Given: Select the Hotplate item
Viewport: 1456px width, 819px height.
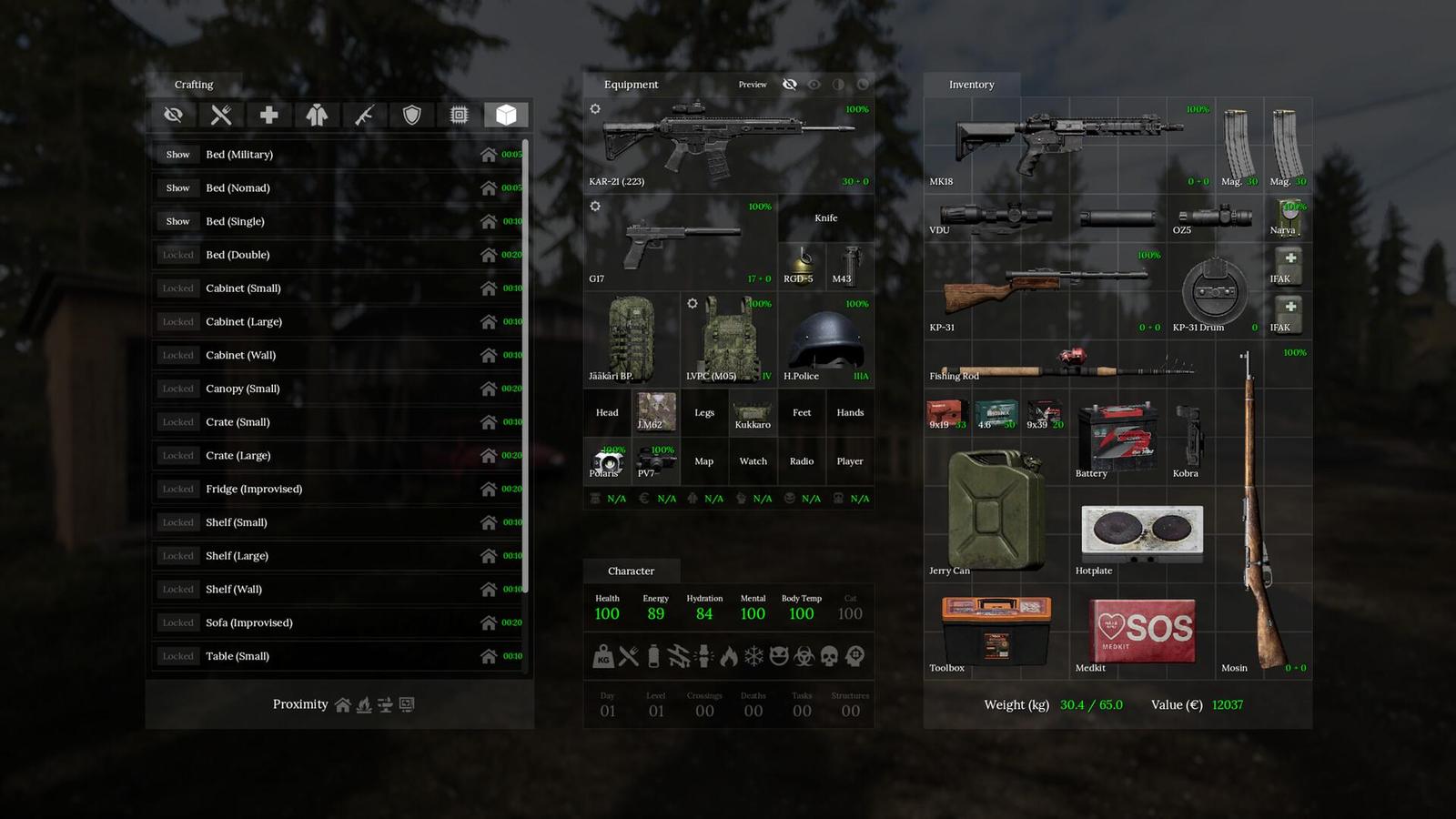Looking at the screenshot, I should 1141,531.
